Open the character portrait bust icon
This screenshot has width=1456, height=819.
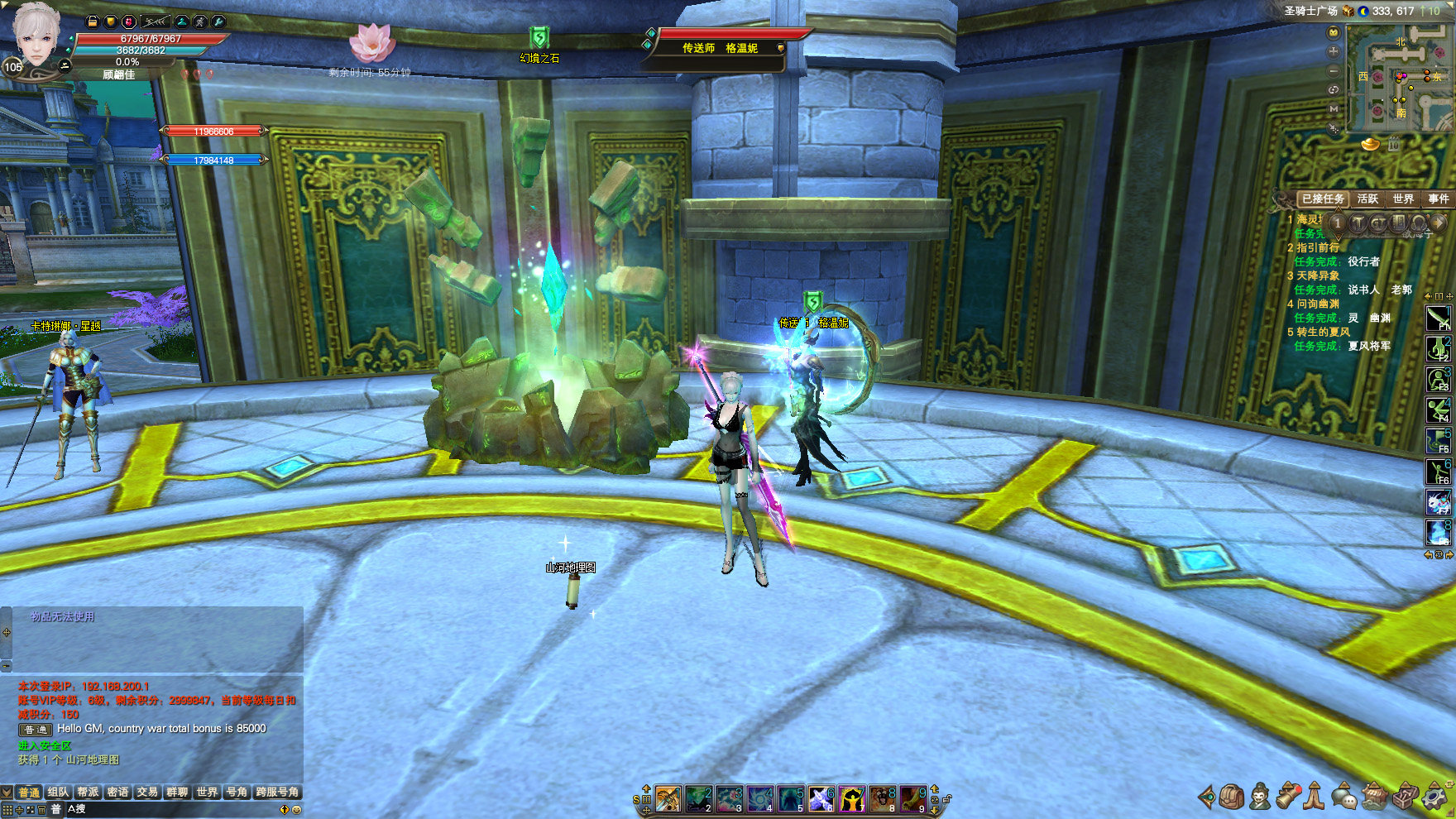click(1260, 797)
